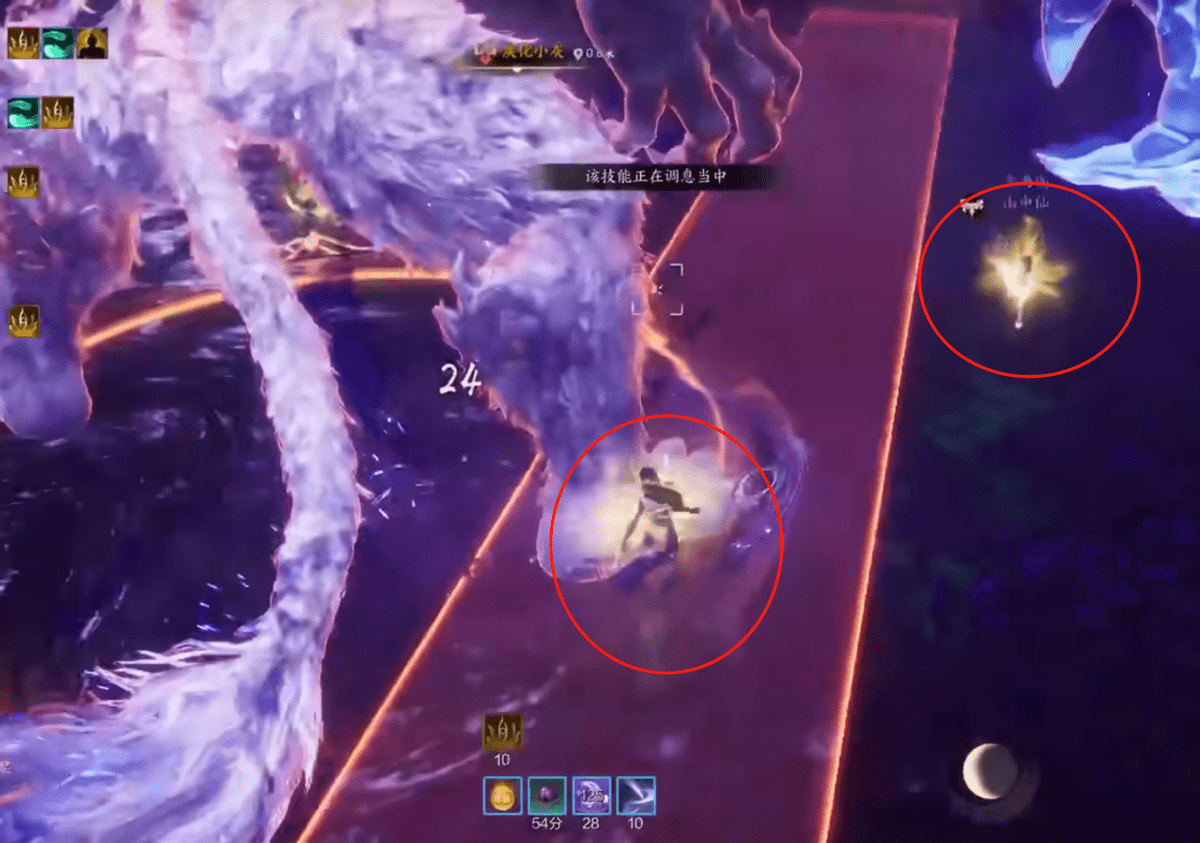The width and height of the screenshot is (1200, 843).
Task: Trigger the white streak dash skill
Action: [x=636, y=796]
